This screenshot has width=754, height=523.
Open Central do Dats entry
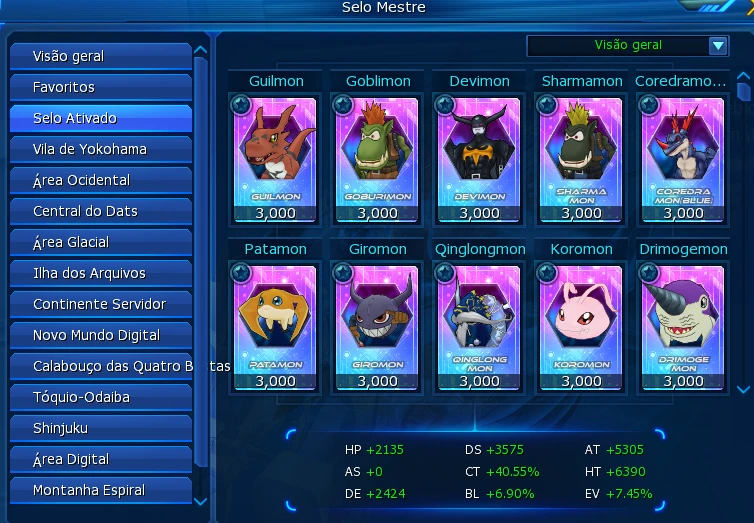[x=100, y=211]
